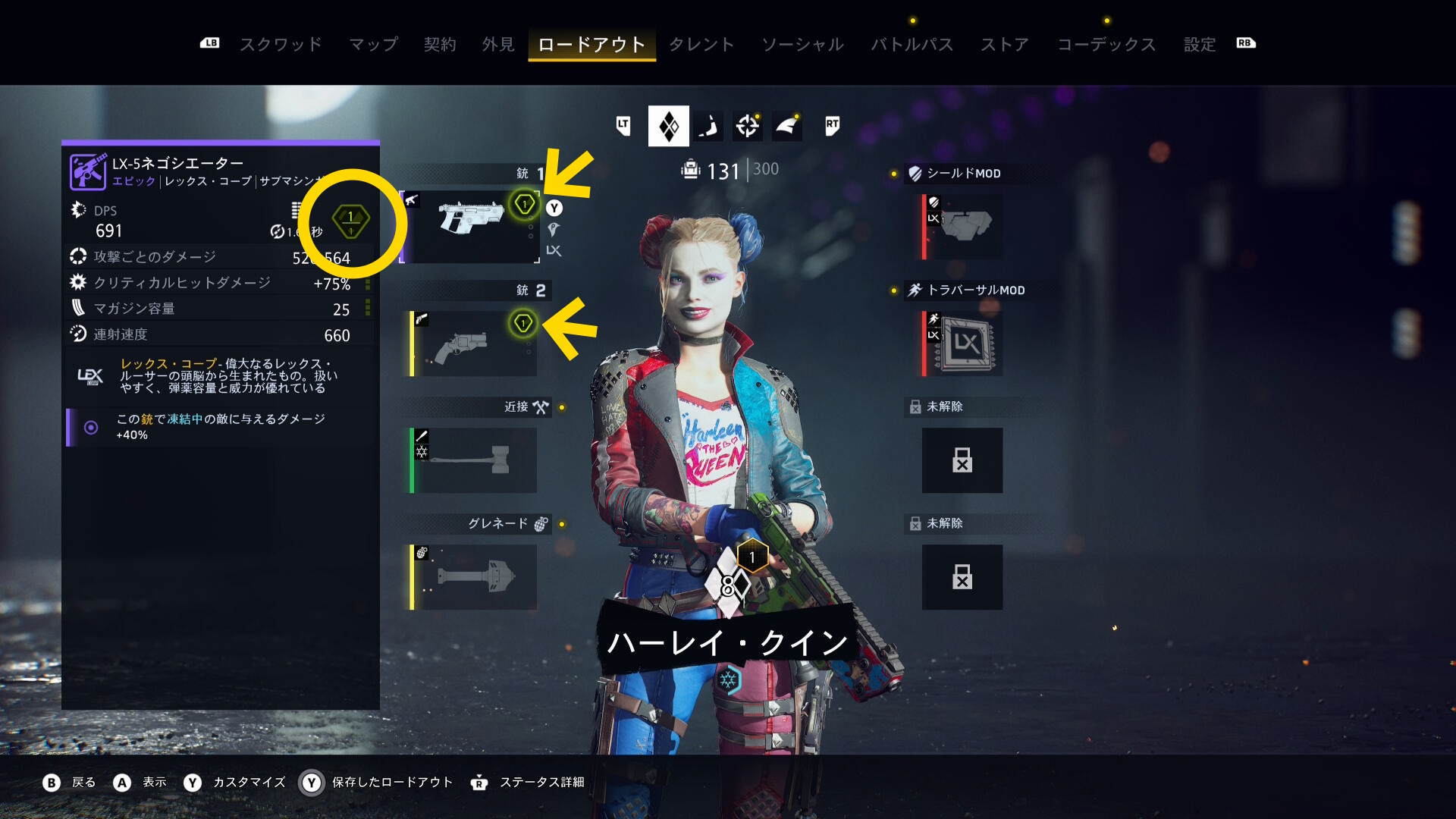The width and height of the screenshot is (1456, 819).
Task: Select the 契約 tab
Action: [x=440, y=45]
